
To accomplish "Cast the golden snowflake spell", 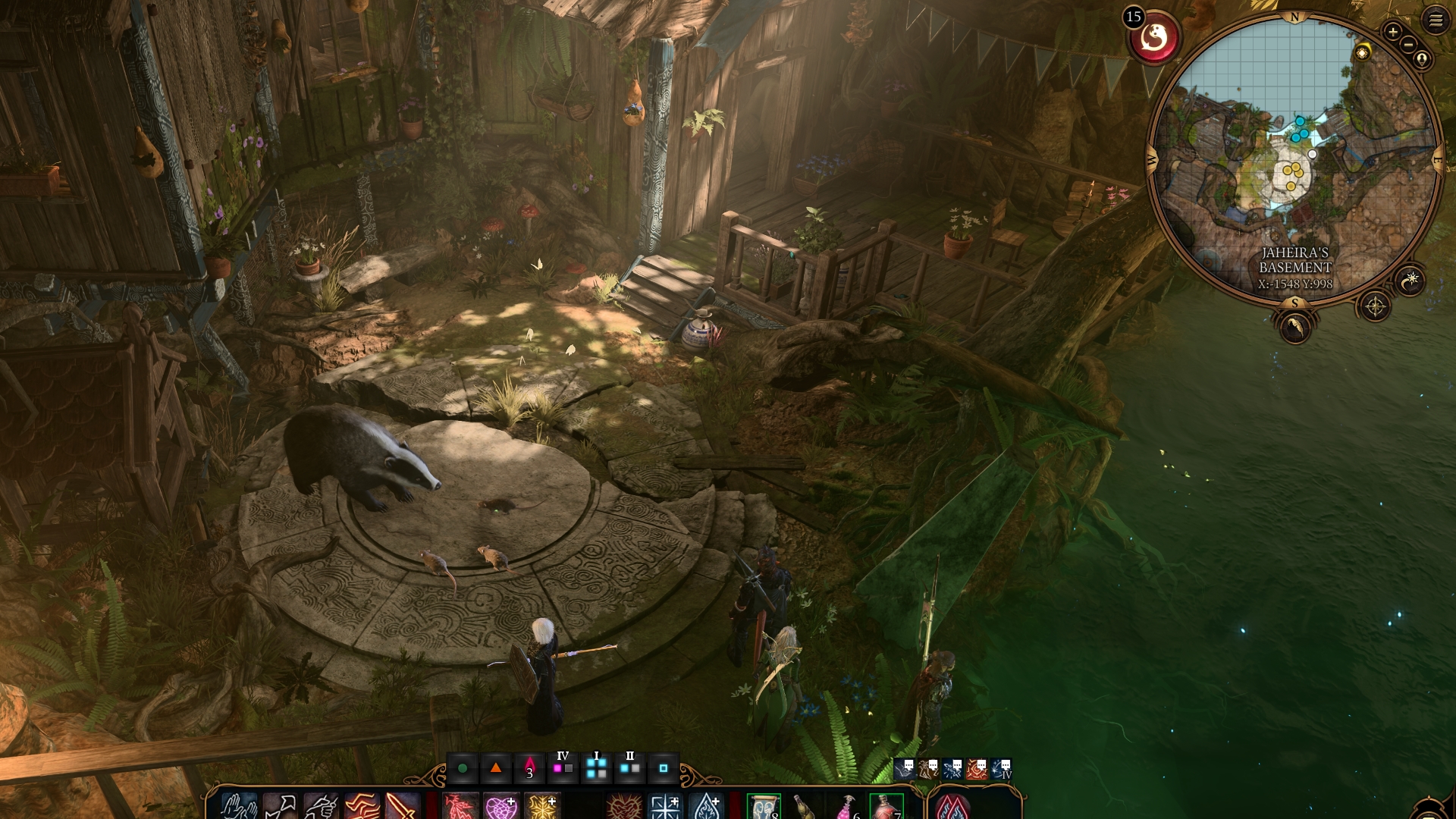I will [x=542, y=807].
